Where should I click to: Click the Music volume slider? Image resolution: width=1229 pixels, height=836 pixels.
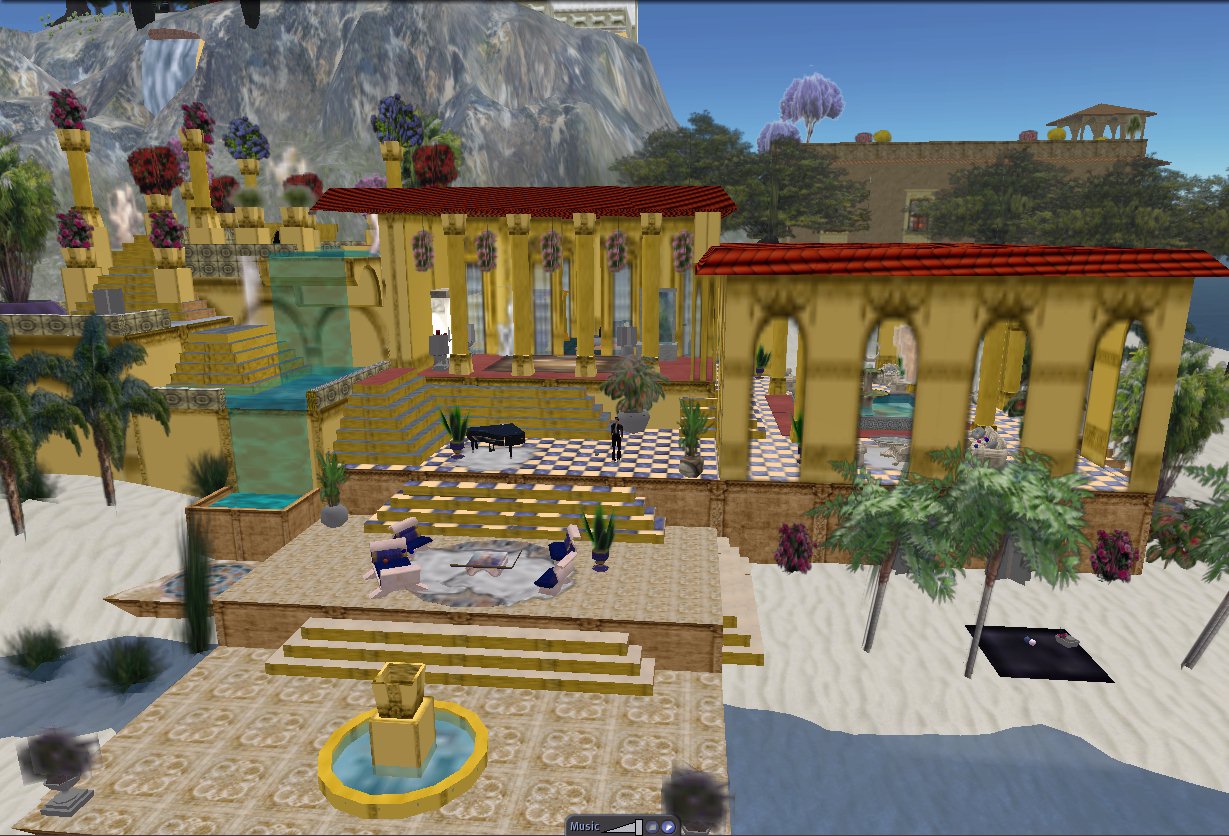pyautogui.click(x=622, y=826)
